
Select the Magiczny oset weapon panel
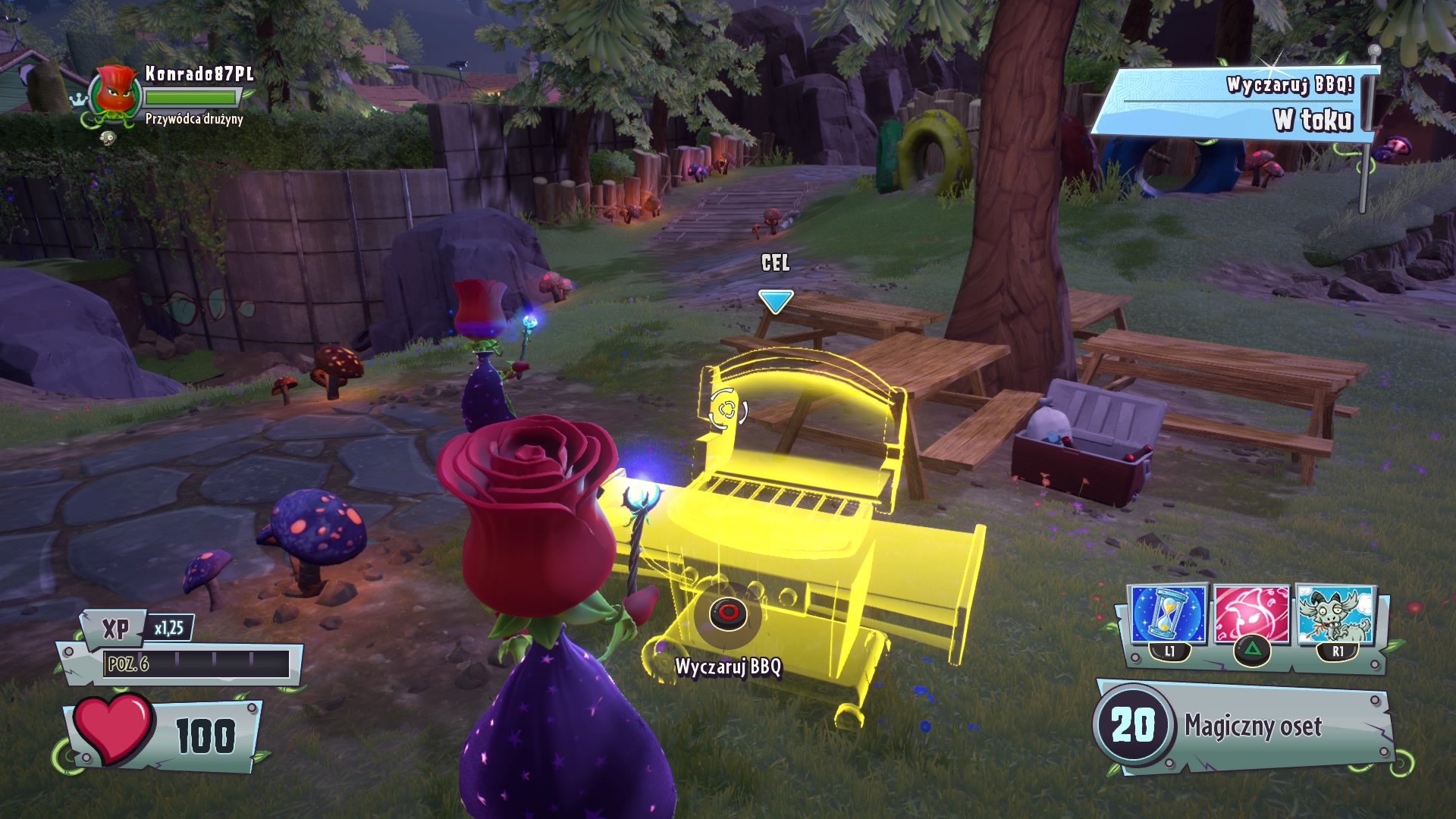1244,726
